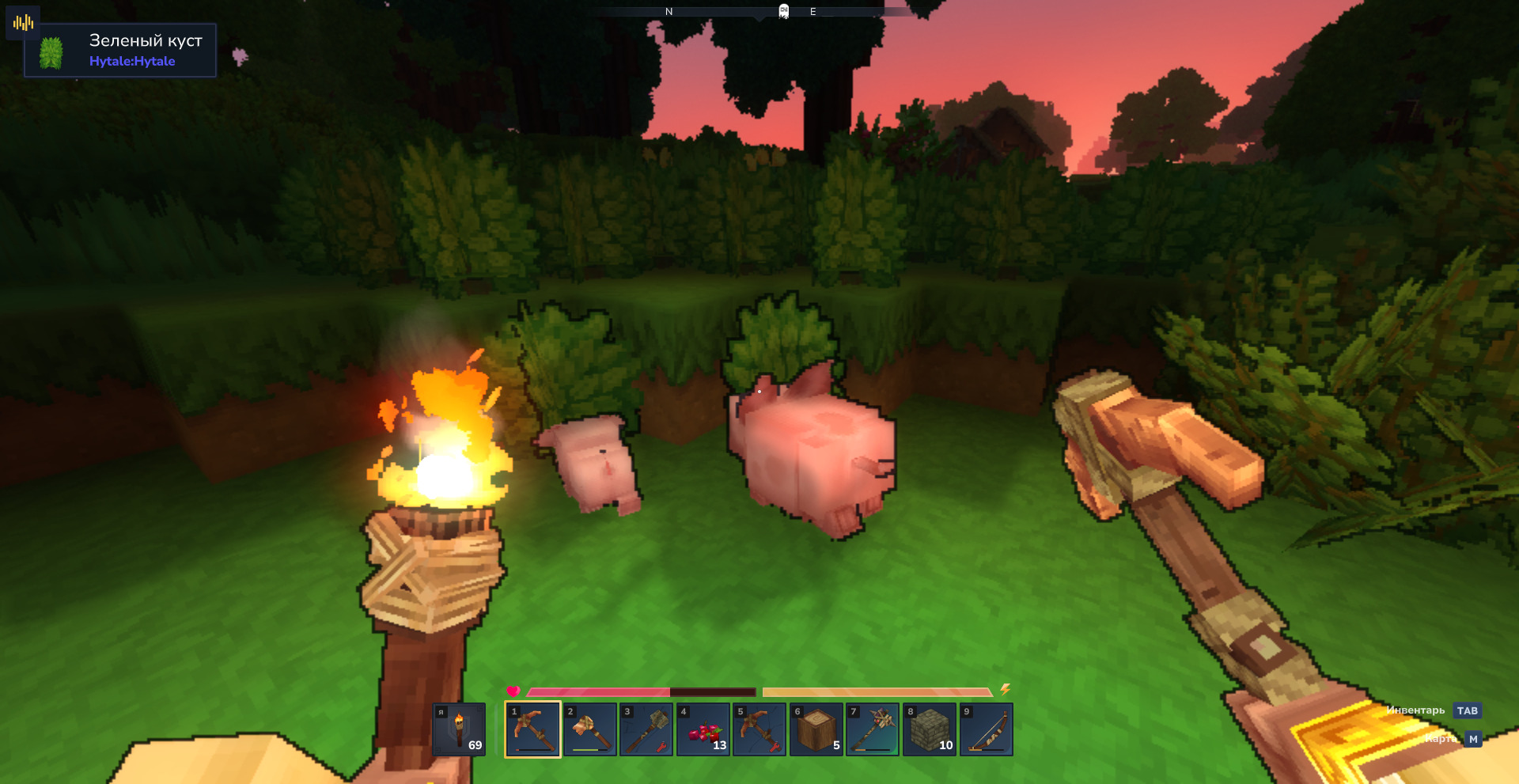The width and height of the screenshot is (1519, 784).
Task: Select the copper hatchet in slot 2
Action: click(x=589, y=729)
